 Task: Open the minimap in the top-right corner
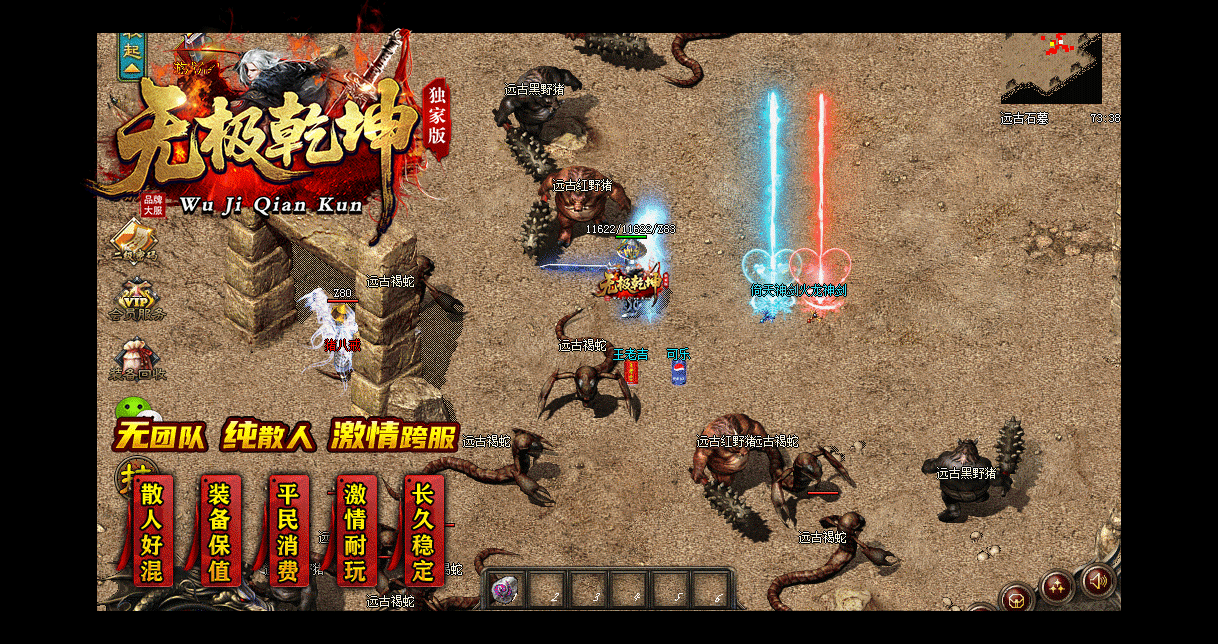coord(1051,68)
